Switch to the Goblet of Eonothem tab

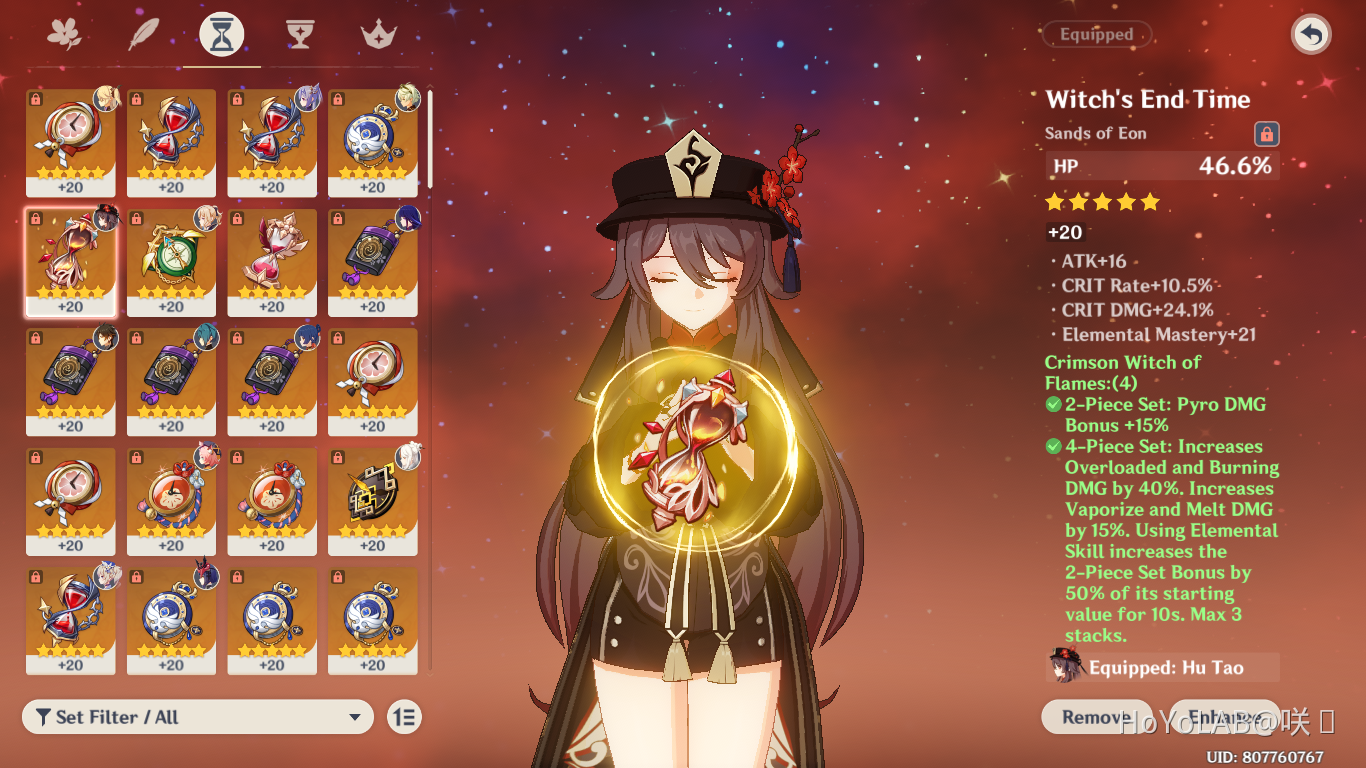pos(300,33)
